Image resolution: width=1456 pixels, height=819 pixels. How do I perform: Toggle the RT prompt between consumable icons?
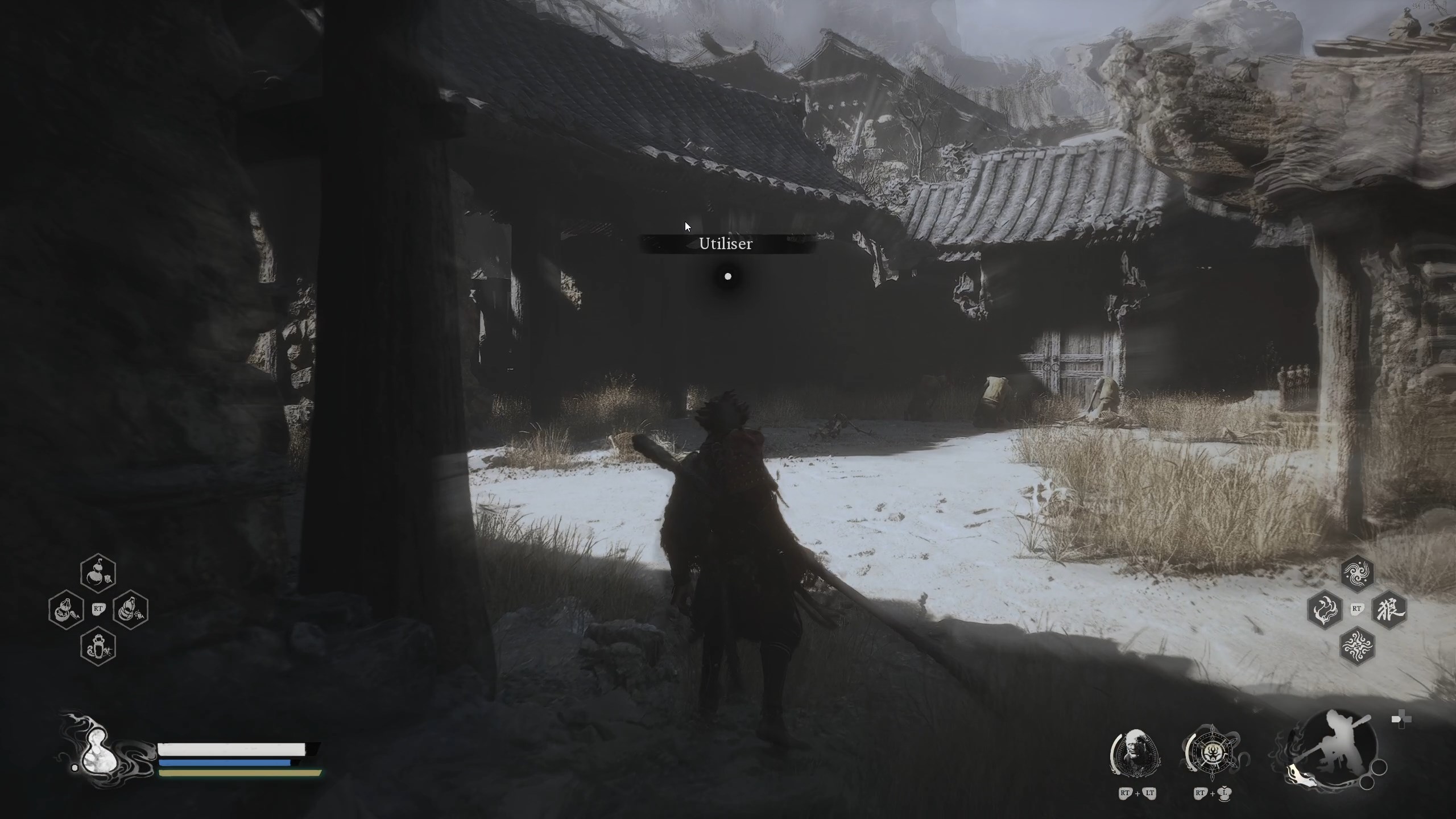pyautogui.click(x=98, y=609)
